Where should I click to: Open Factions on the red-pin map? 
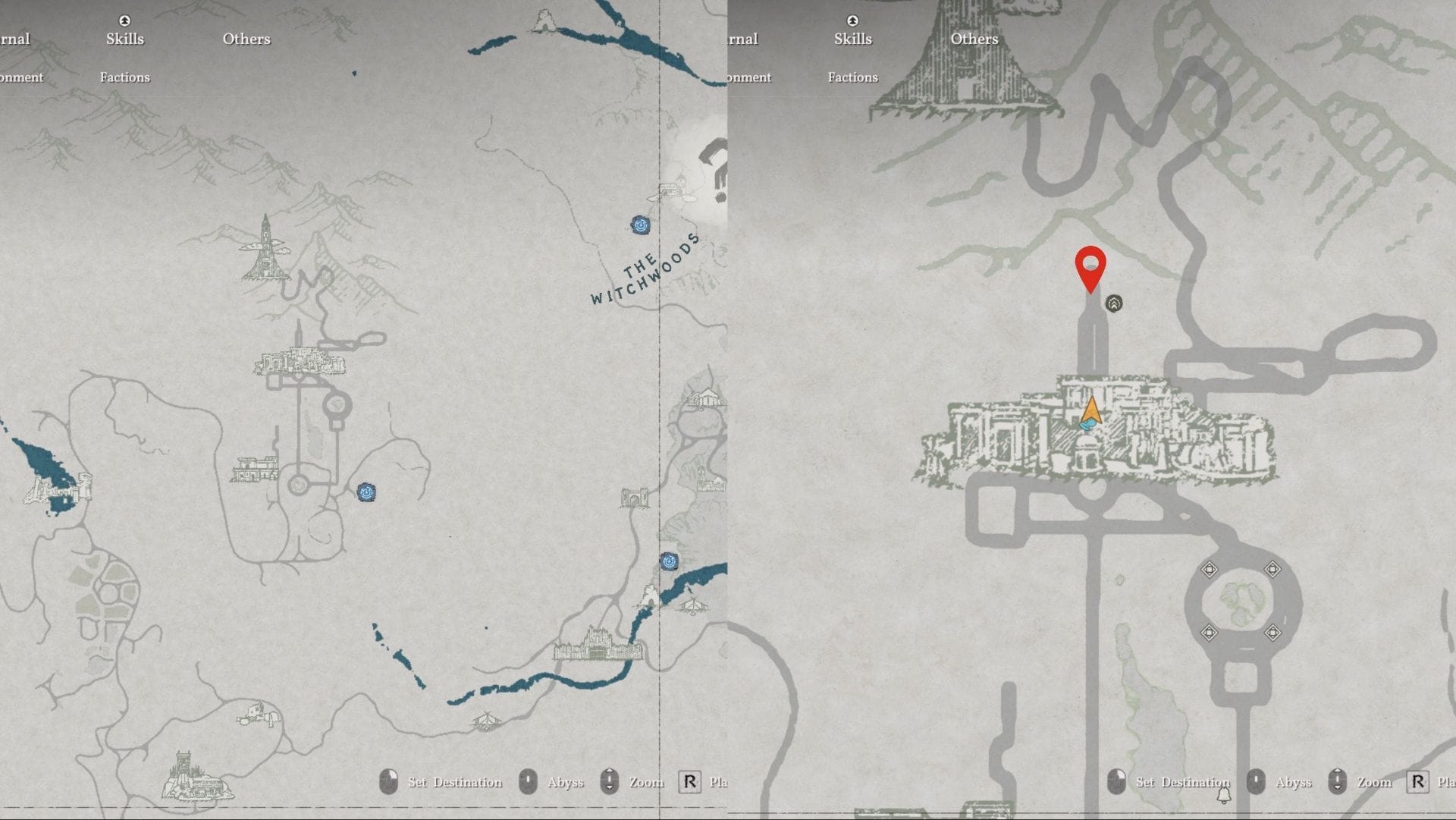coord(852,77)
